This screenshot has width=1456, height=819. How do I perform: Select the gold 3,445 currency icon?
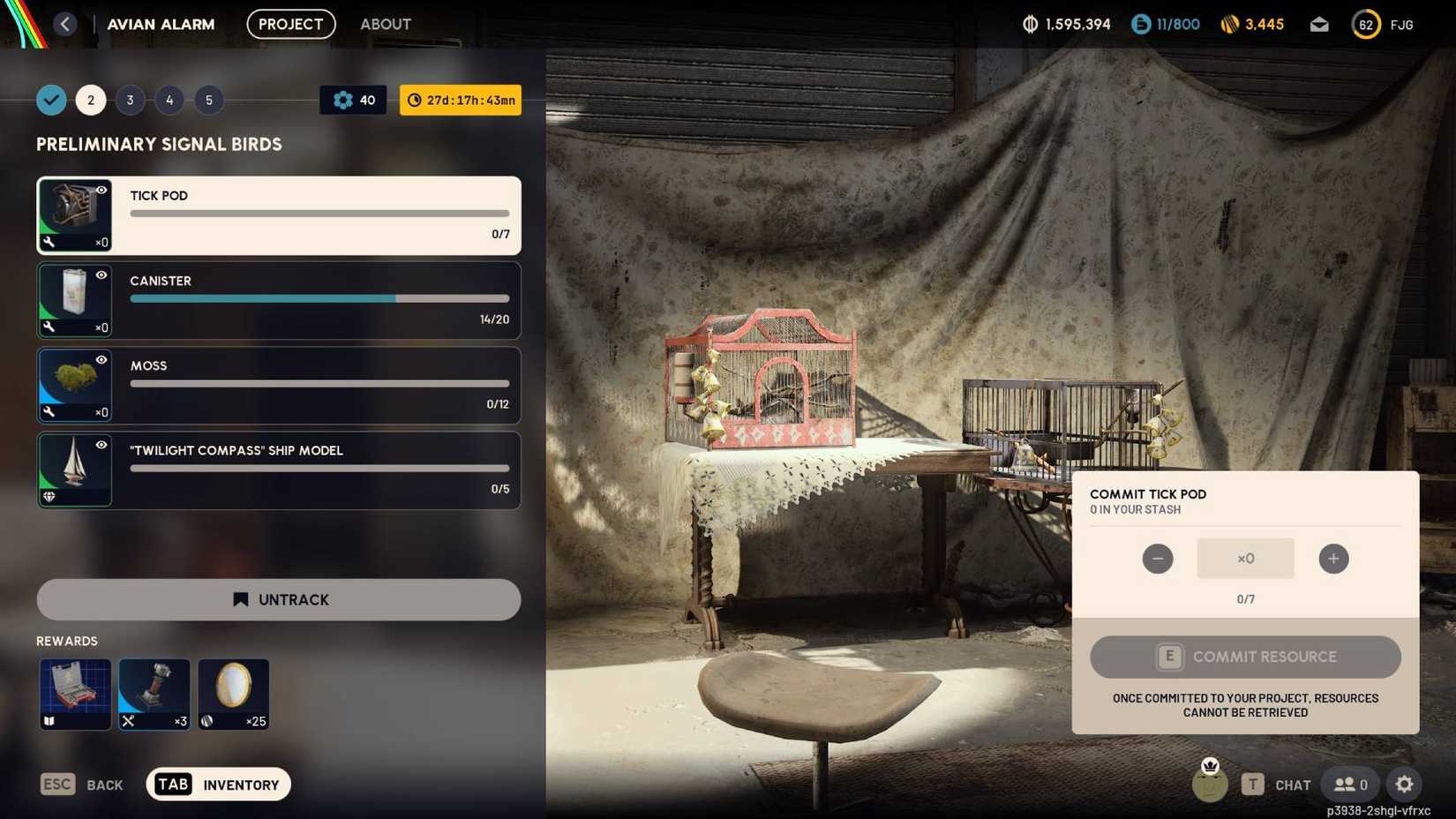tap(1228, 24)
